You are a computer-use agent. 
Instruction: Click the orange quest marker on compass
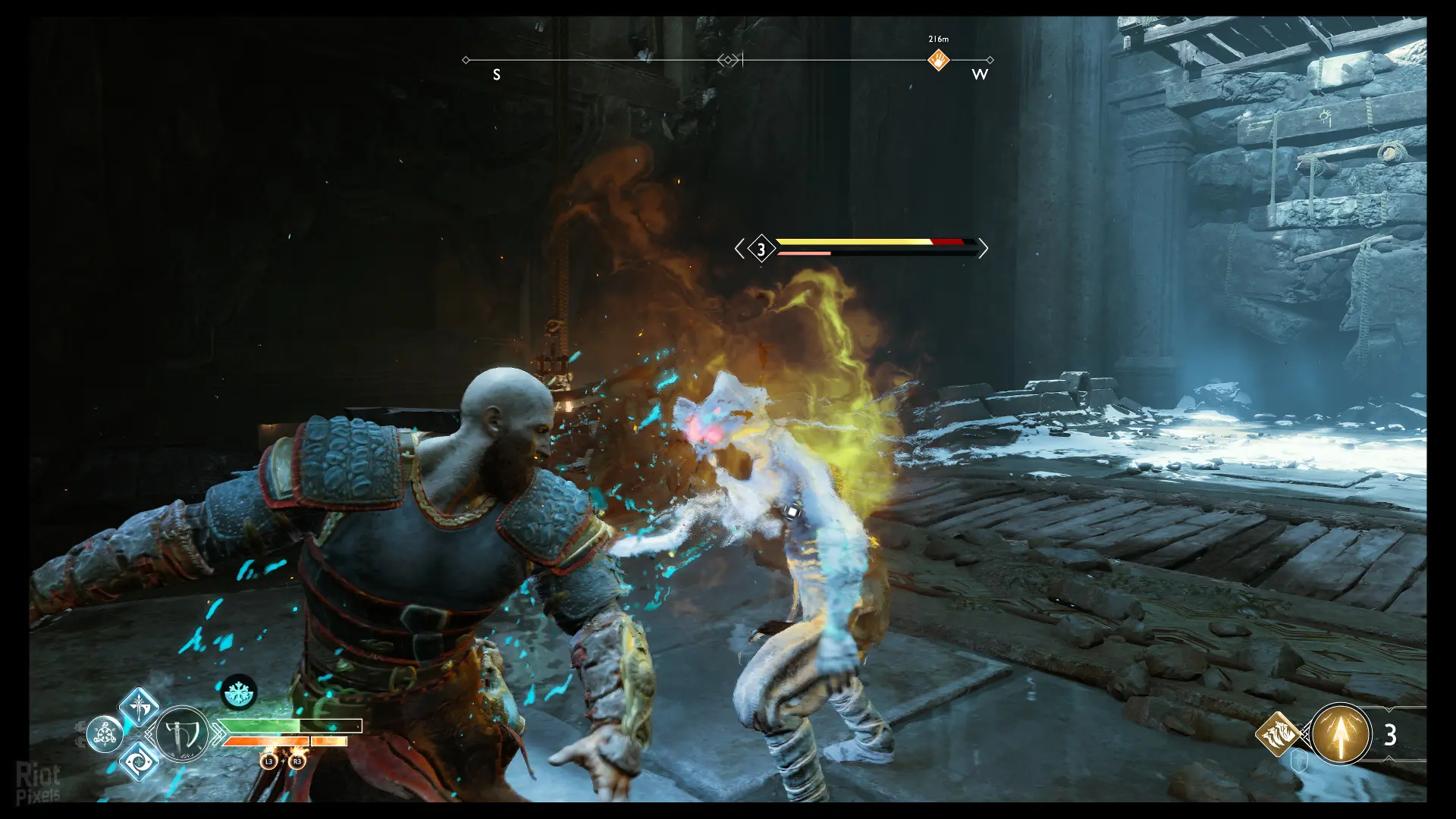pyautogui.click(x=938, y=60)
